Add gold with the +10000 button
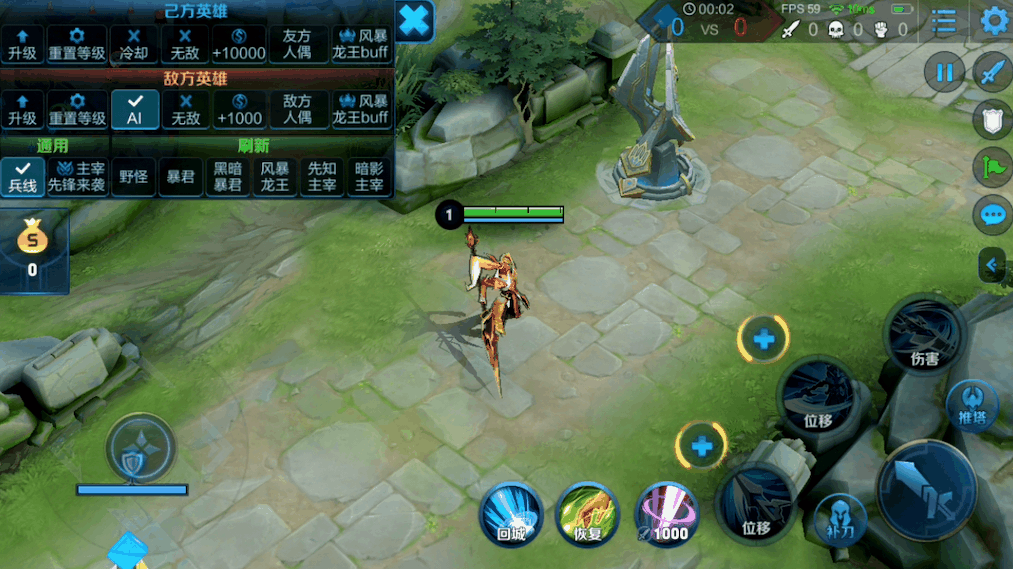1013x569 pixels. pos(239,44)
